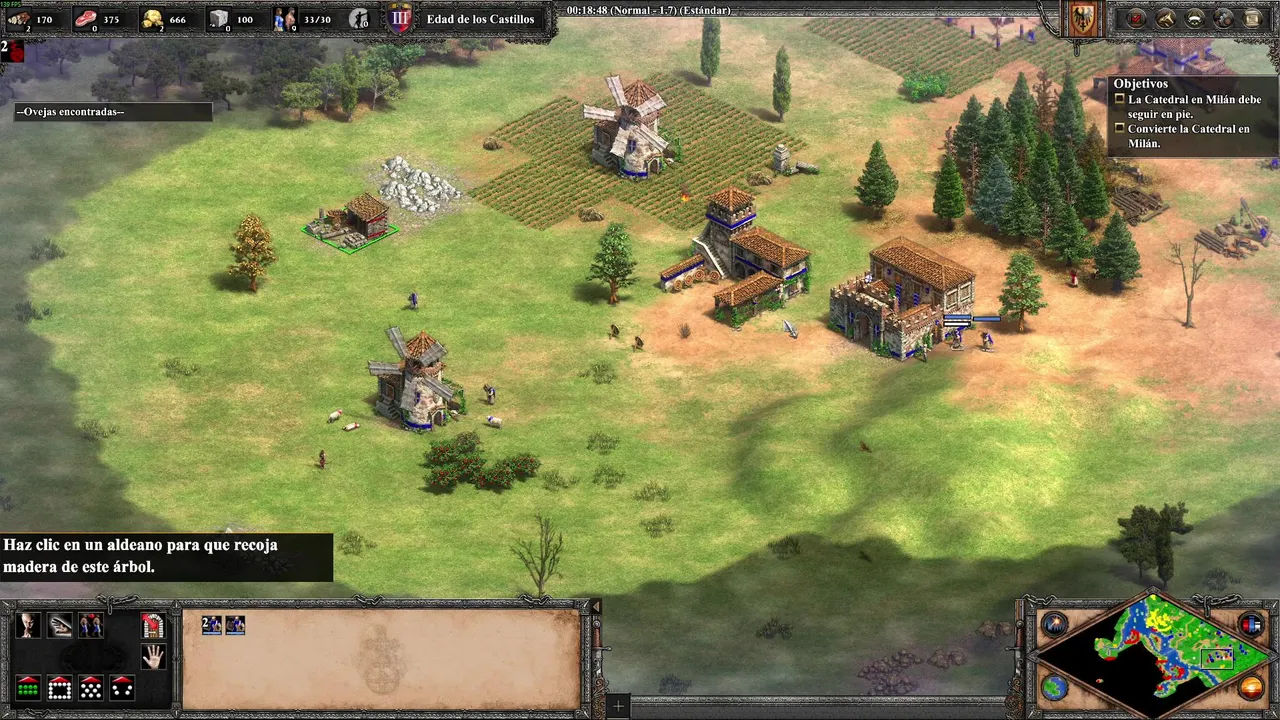Click the plus button on the bottom bar
Screen dimensions: 1280x720
(618, 707)
